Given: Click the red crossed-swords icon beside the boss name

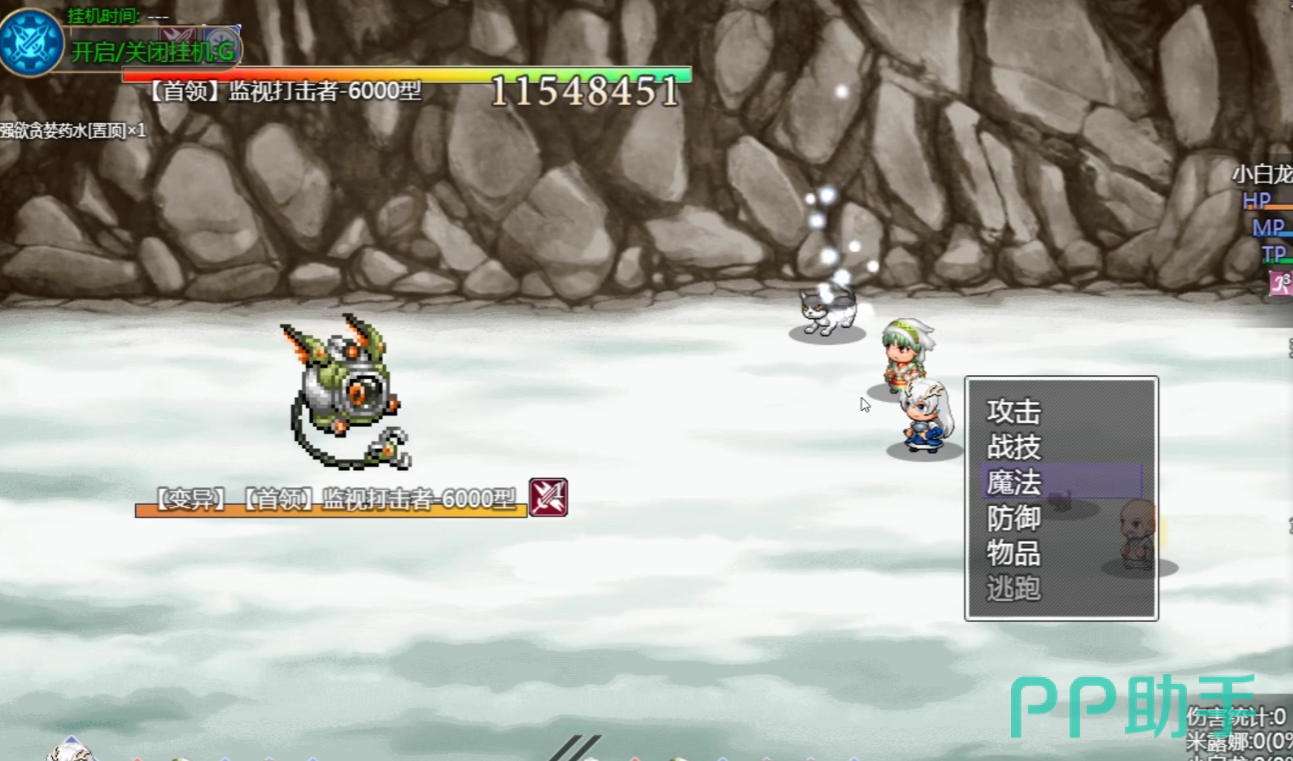Looking at the screenshot, I should click(x=548, y=497).
